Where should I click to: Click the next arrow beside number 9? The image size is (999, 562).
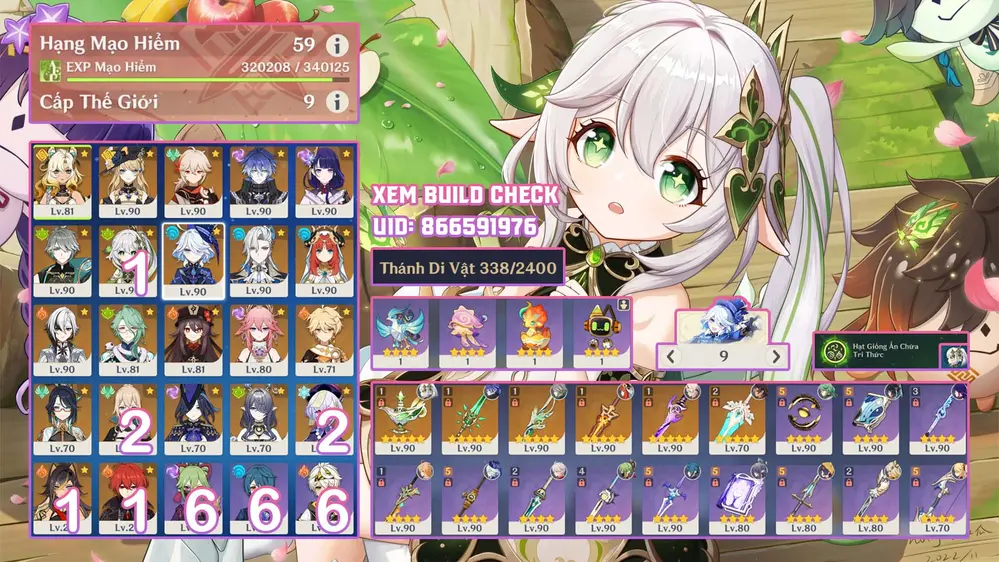click(776, 357)
